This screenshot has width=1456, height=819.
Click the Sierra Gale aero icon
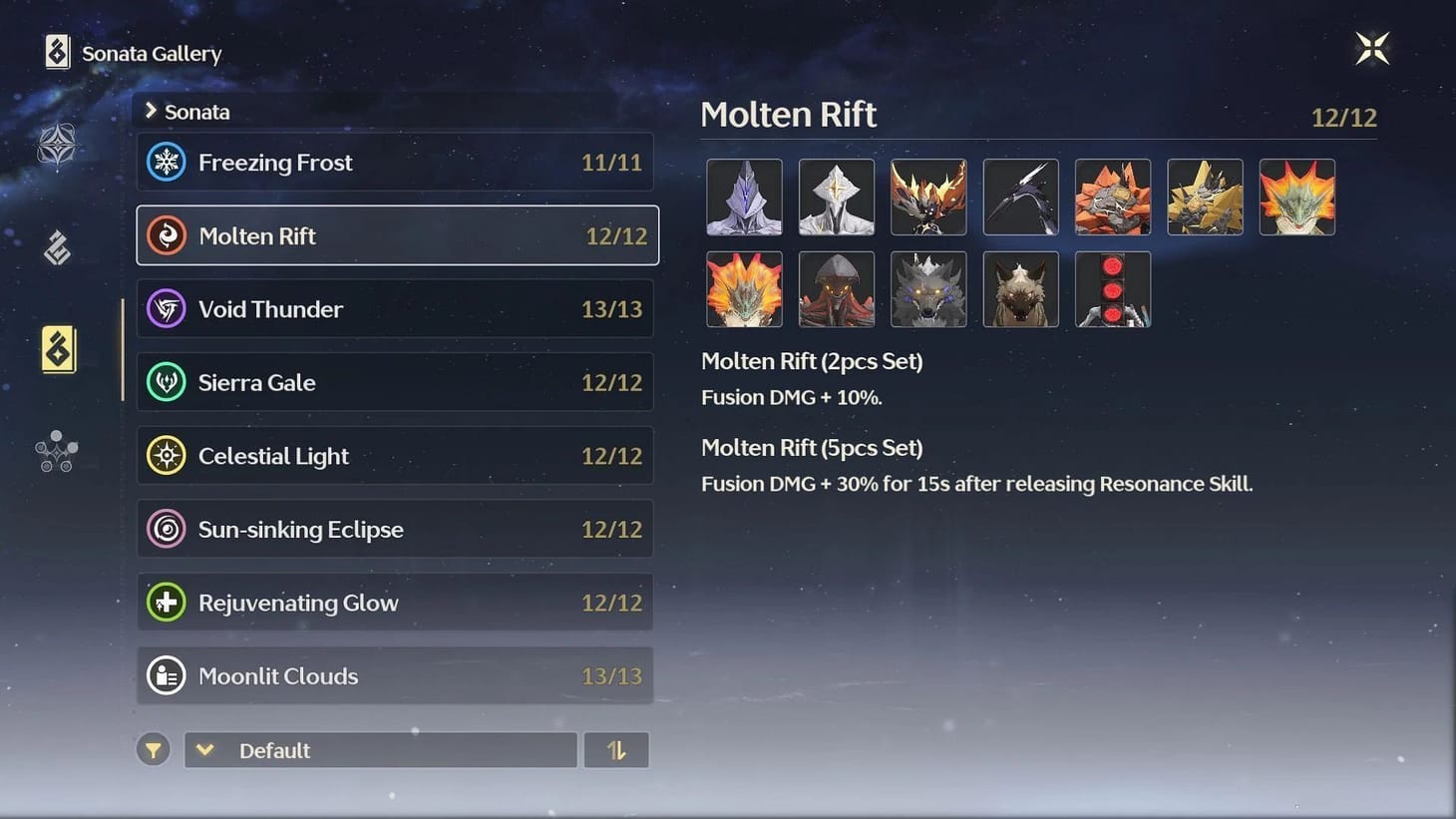tap(166, 382)
